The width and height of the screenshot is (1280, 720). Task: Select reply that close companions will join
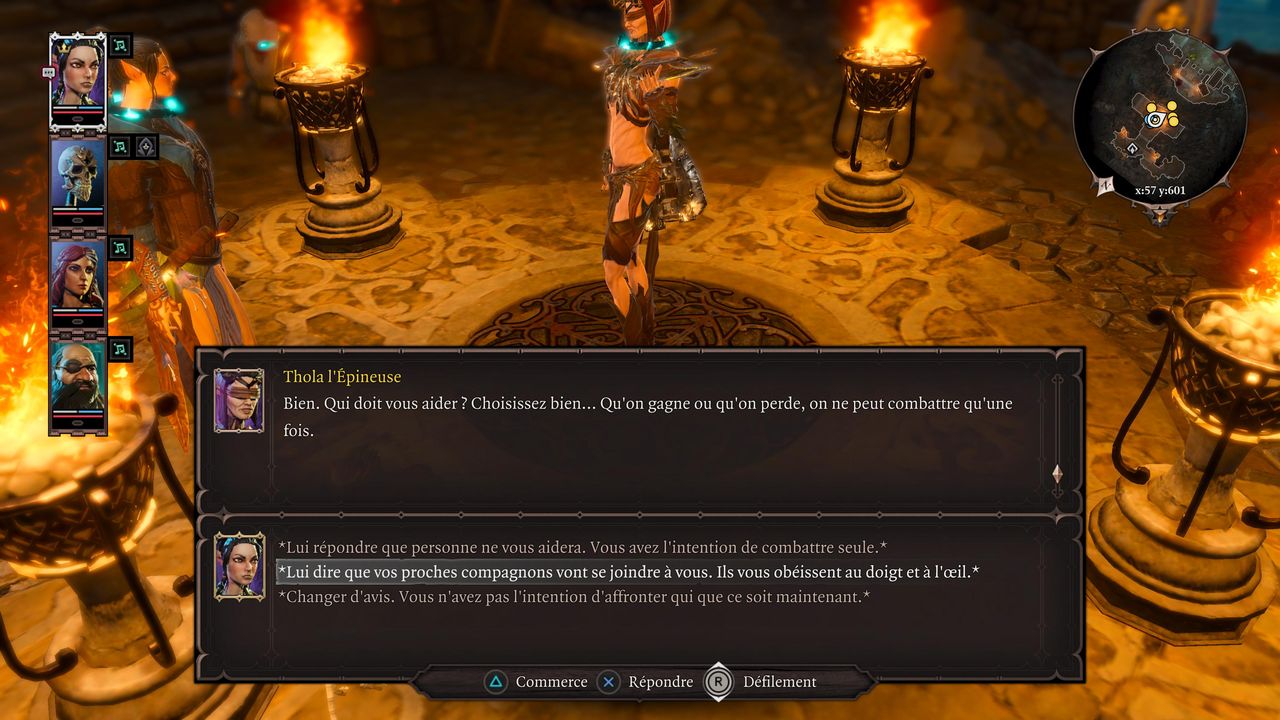[x=627, y=572]
